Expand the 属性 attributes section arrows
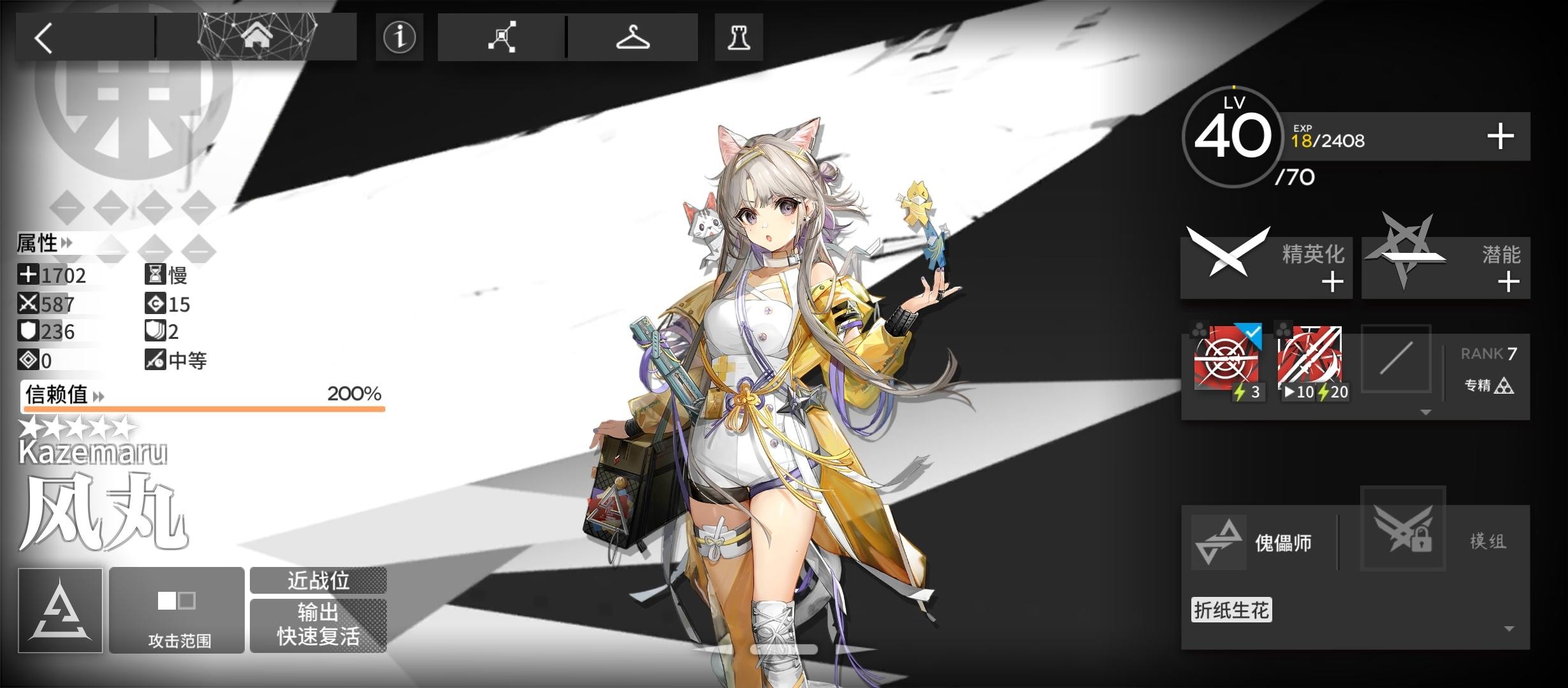Screen dimensions: 1568x688 (x=66, y=243)
